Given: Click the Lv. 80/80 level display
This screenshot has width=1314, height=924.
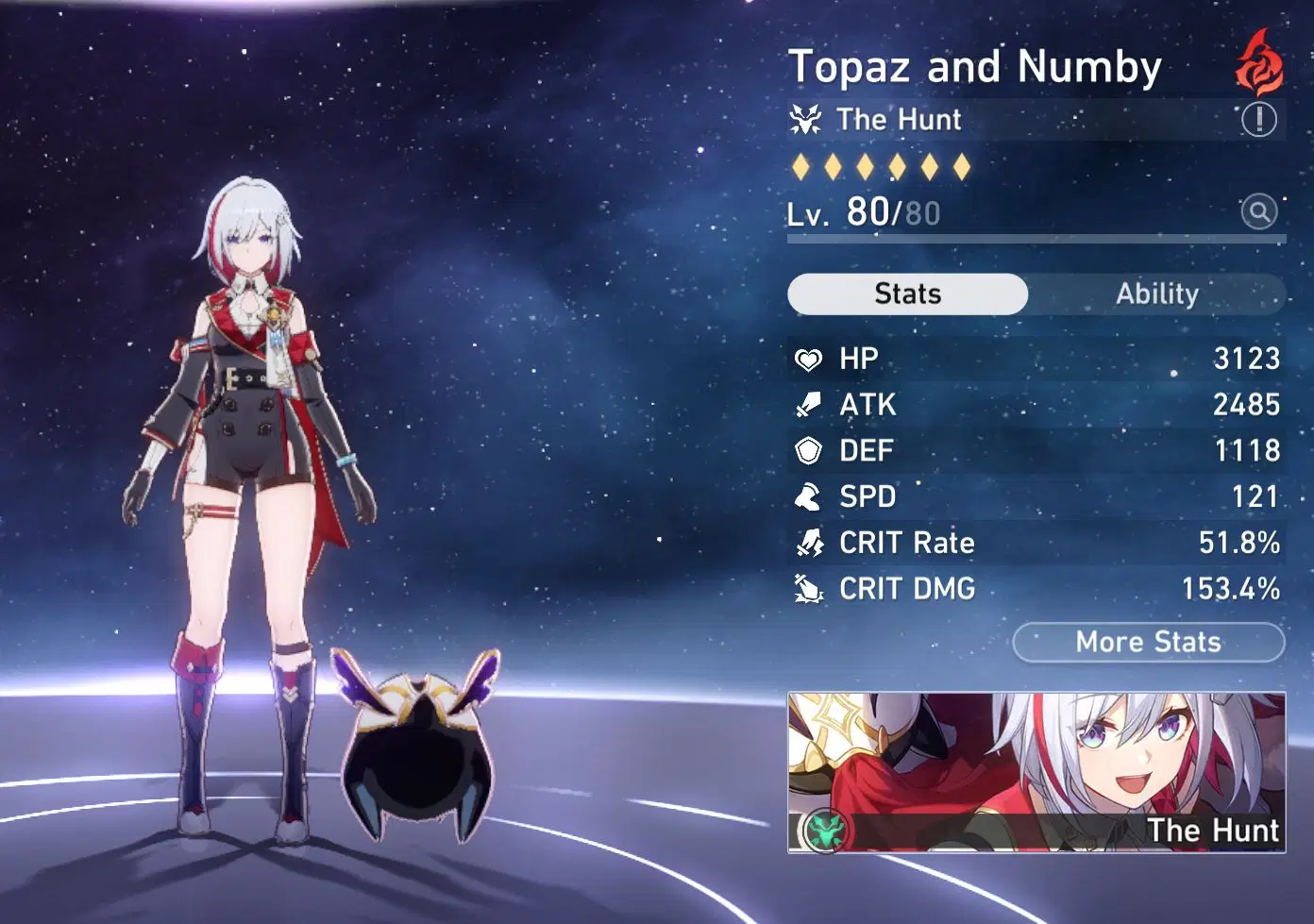Looking at the screenshot, I should tap(861, 212).
